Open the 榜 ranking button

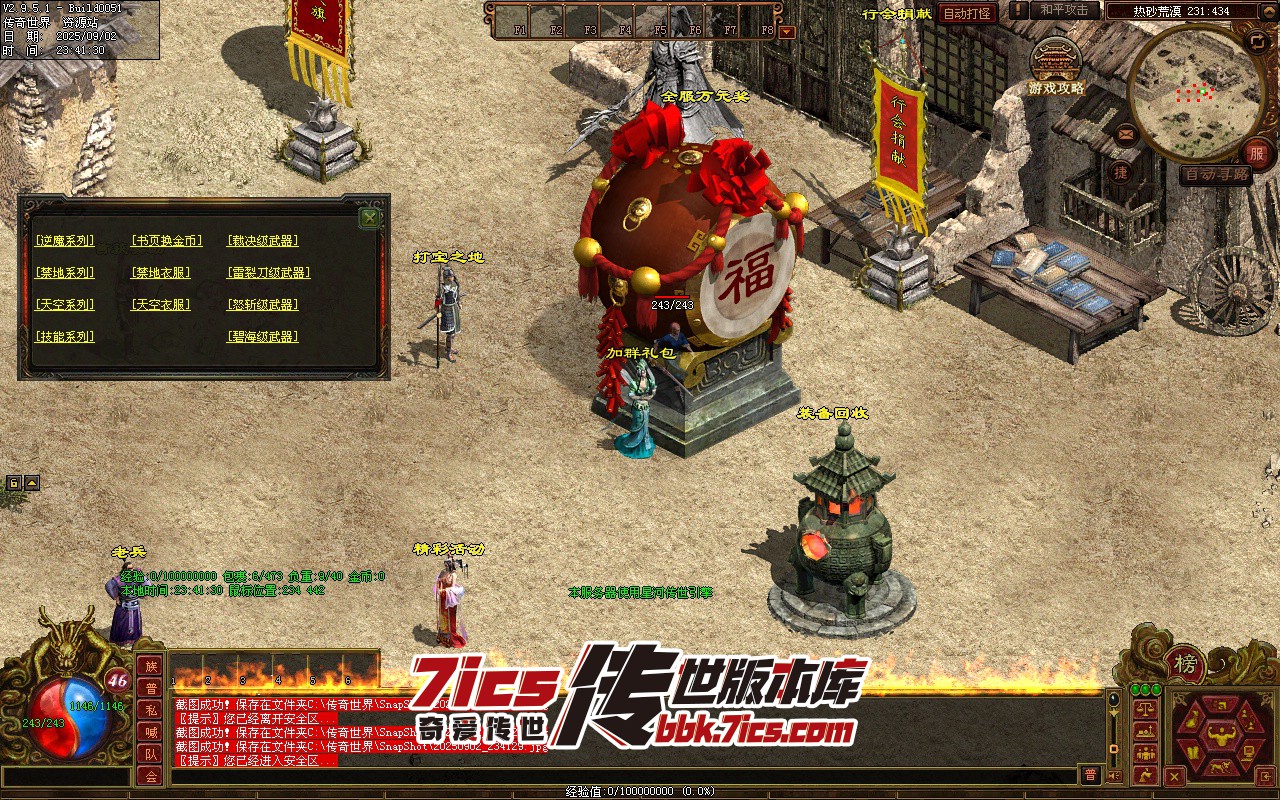click(1185, 663)
